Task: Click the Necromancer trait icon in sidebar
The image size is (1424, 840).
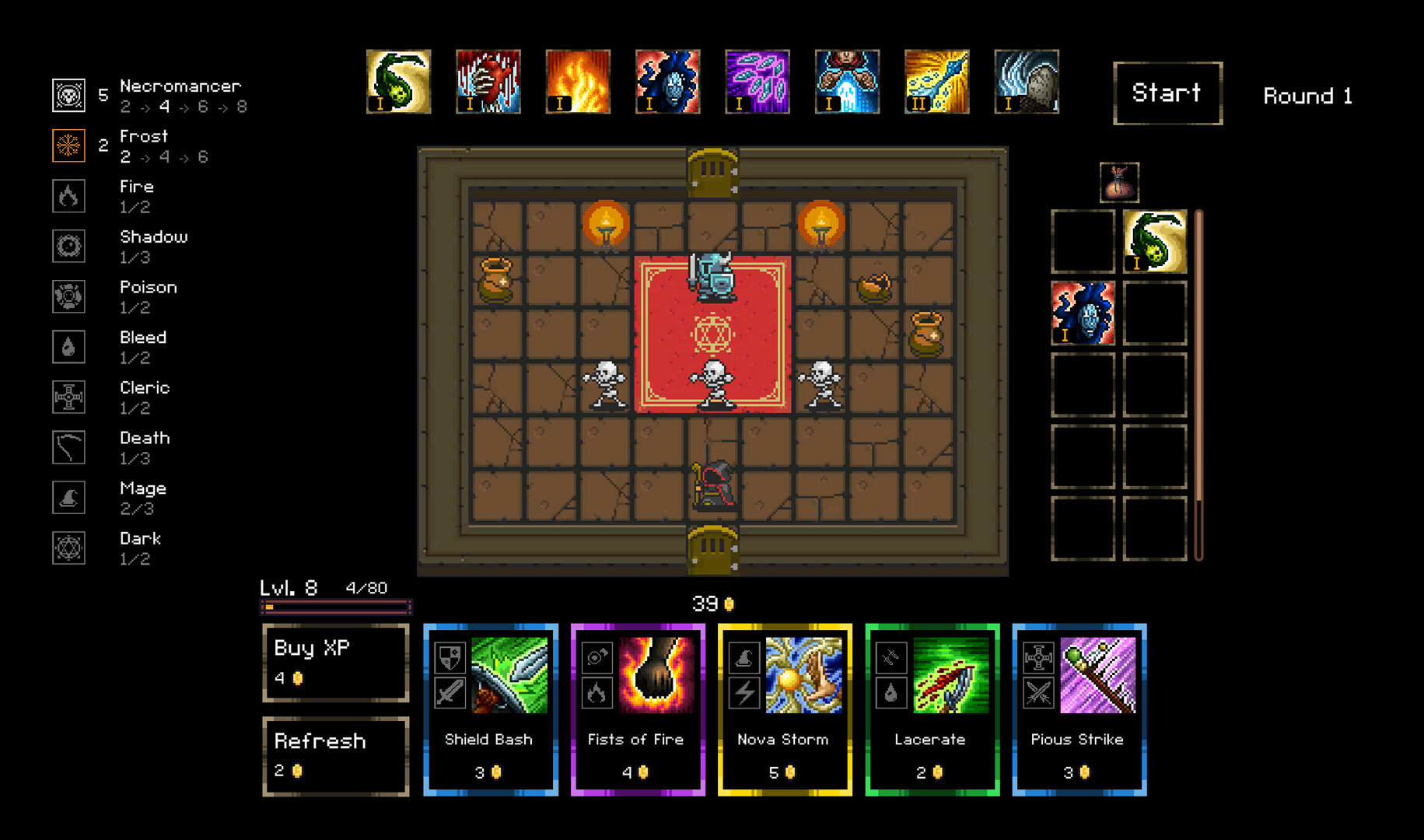Action: point(68,95)
